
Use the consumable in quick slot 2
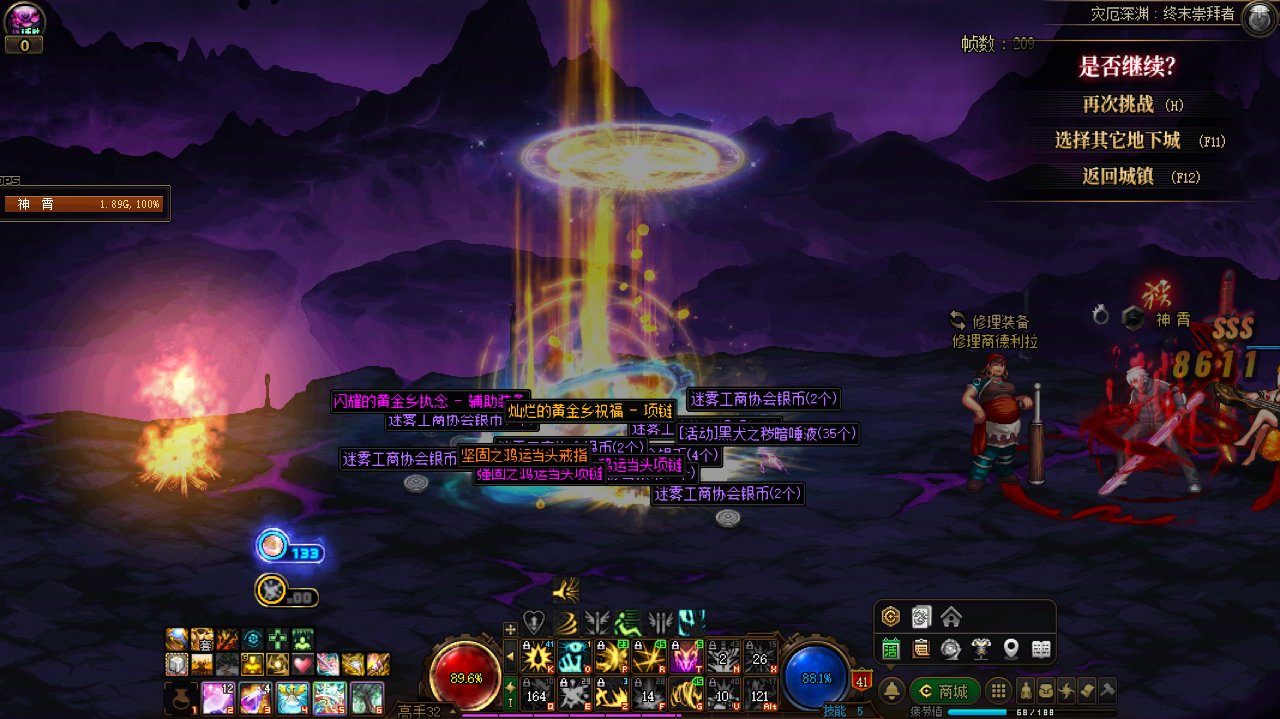pyautogui.click(x=219, y=697)
